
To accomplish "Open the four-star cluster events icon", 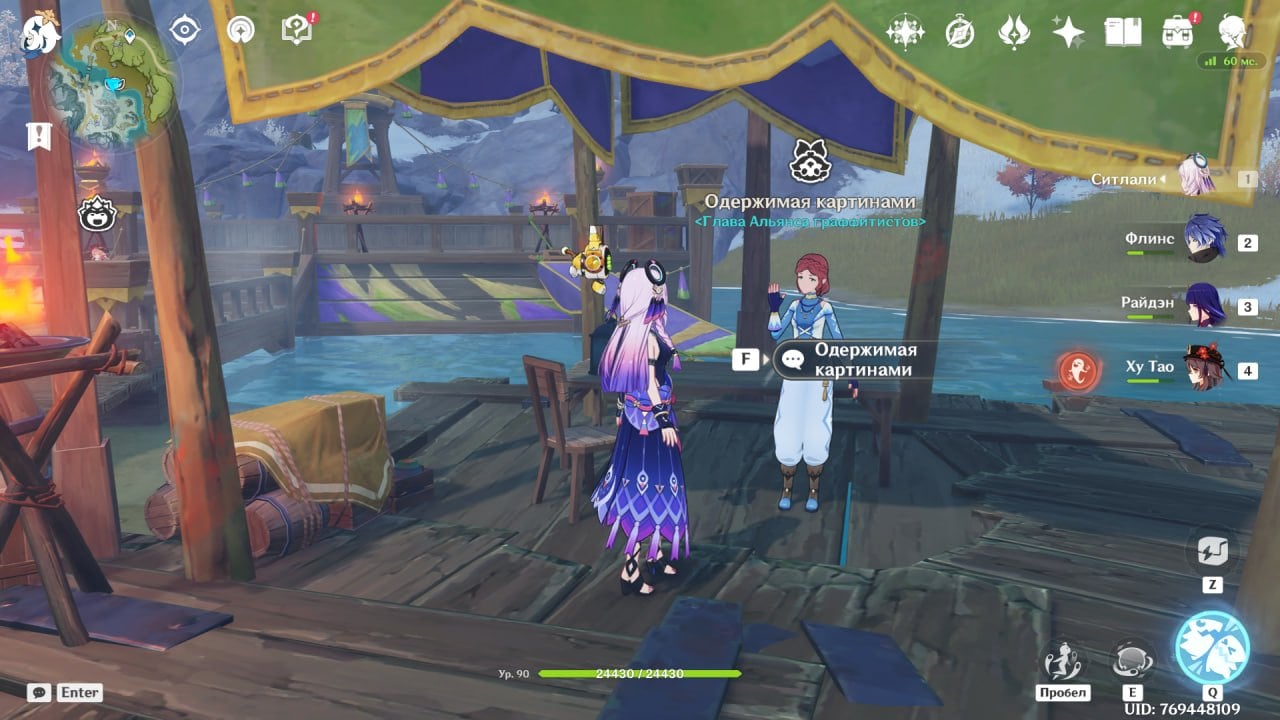I will coord(905,32).
